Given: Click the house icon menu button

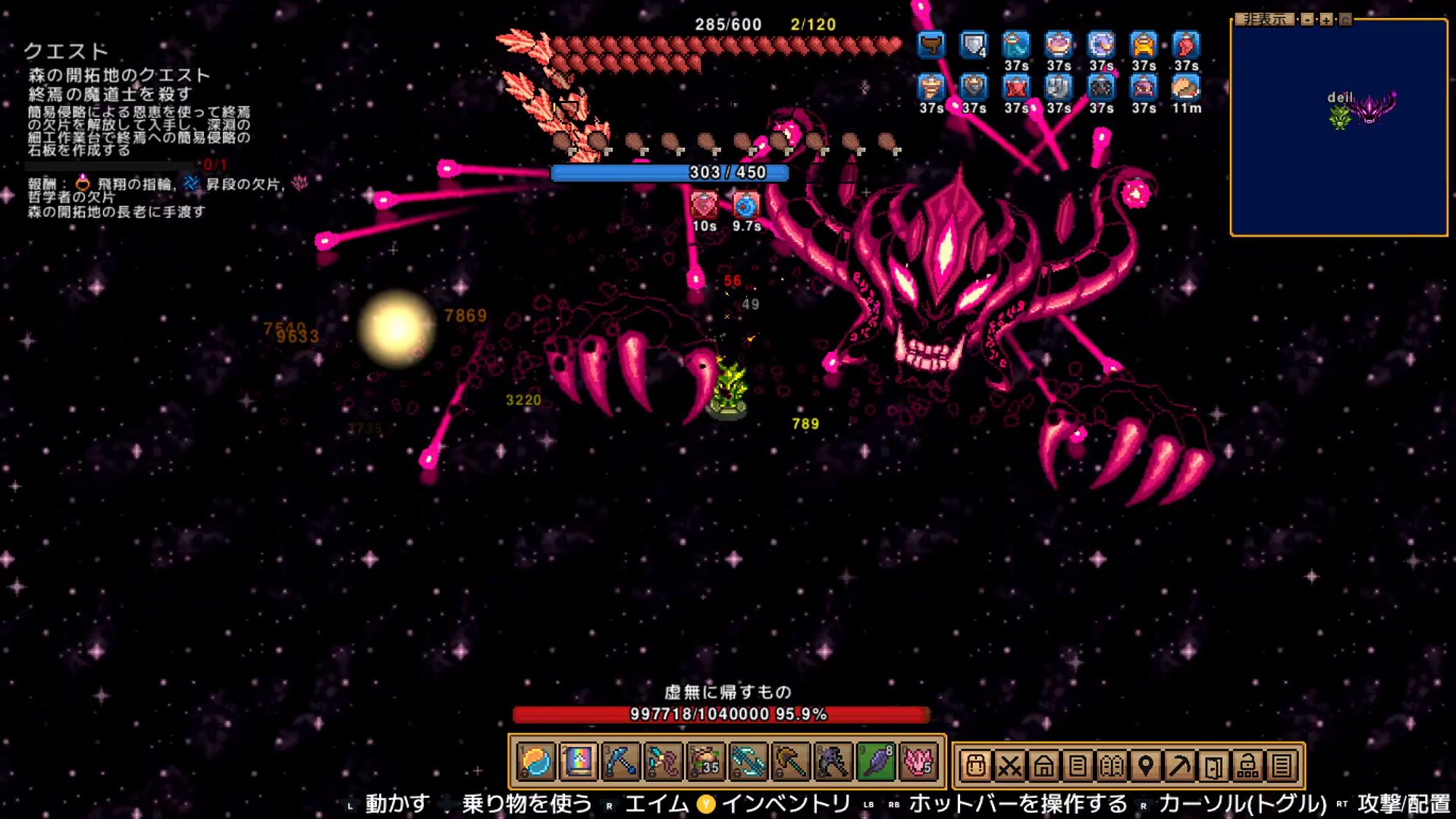Looking at the screenshot, I should pyautogui.click(x=1043, y=766).
